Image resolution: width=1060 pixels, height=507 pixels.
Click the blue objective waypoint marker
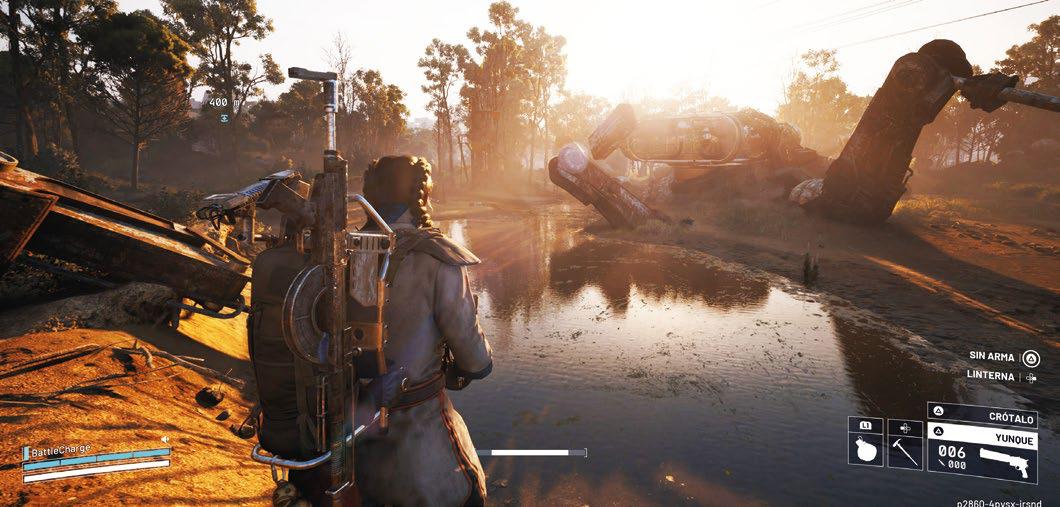pos(225,118)
